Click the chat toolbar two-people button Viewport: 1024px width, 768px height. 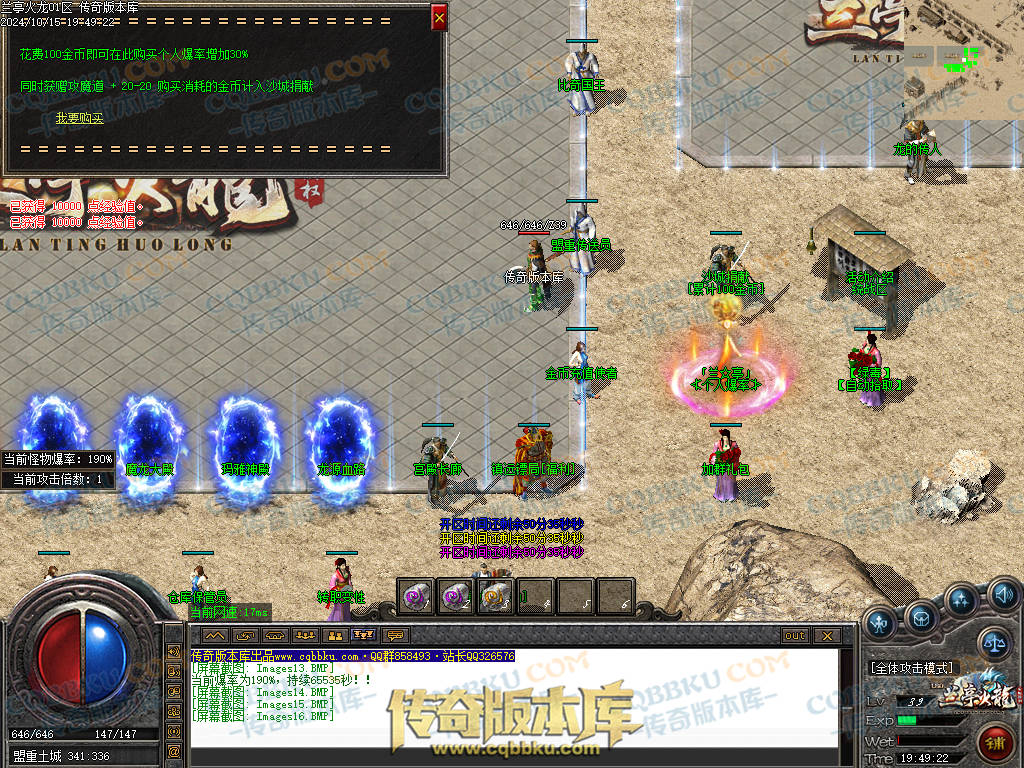[x=335, y=635]
